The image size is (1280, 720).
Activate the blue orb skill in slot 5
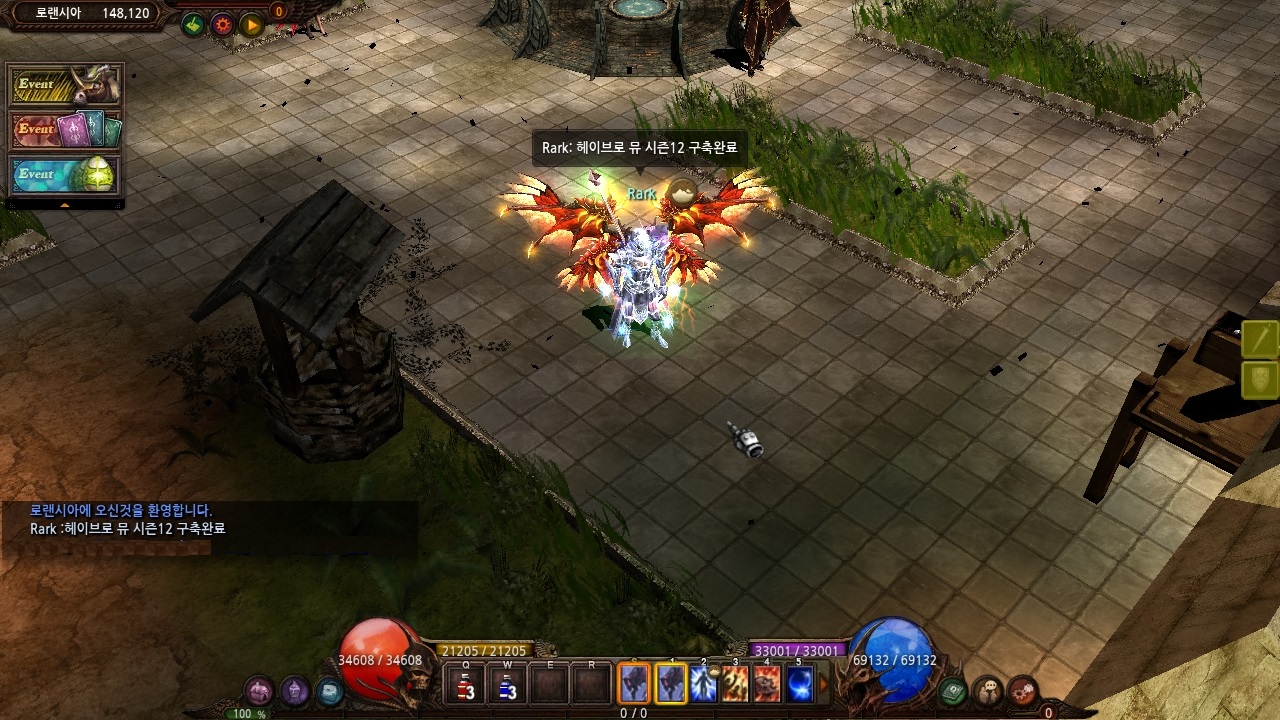[x=799, y=684]
